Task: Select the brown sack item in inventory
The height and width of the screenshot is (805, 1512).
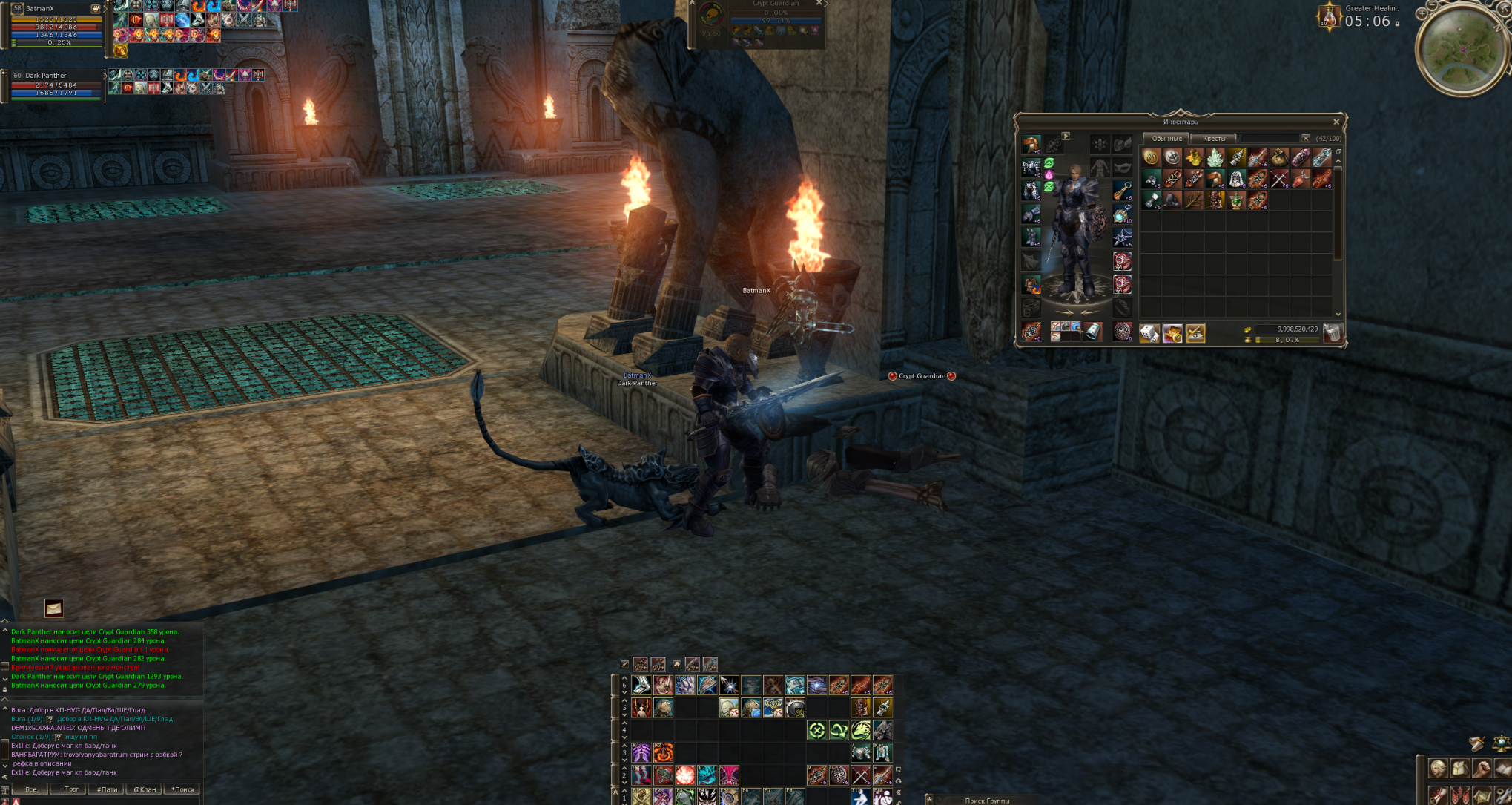Action: click(1279, 157)
